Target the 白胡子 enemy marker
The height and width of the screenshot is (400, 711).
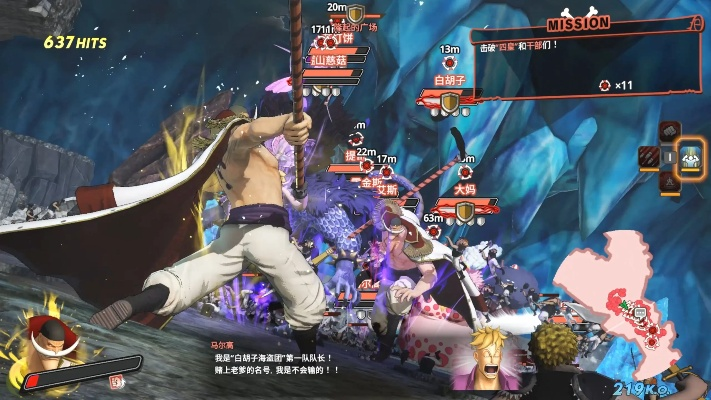pos(450,78)
